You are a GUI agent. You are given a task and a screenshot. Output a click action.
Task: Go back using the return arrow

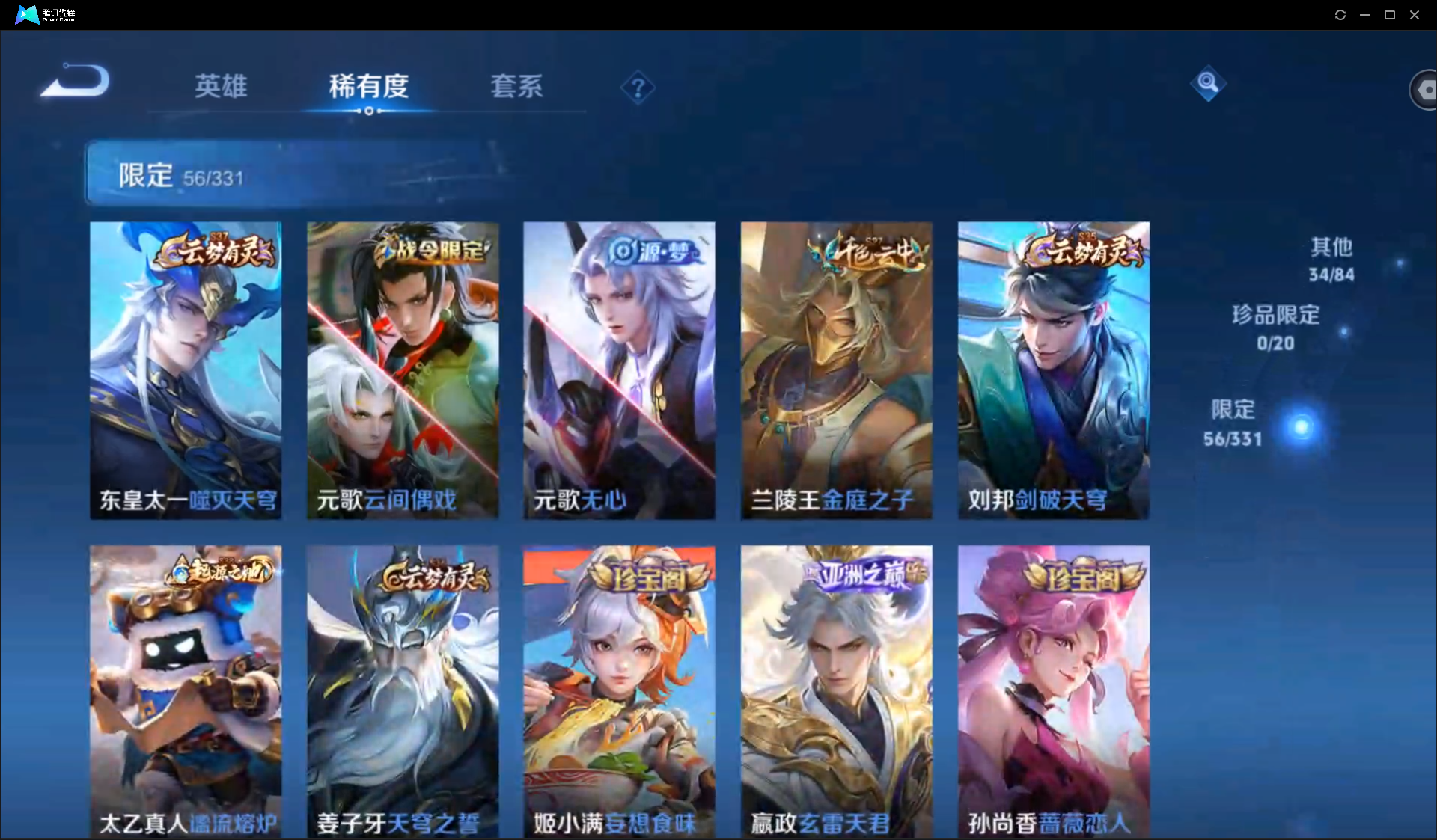click(x=76, y=81)
